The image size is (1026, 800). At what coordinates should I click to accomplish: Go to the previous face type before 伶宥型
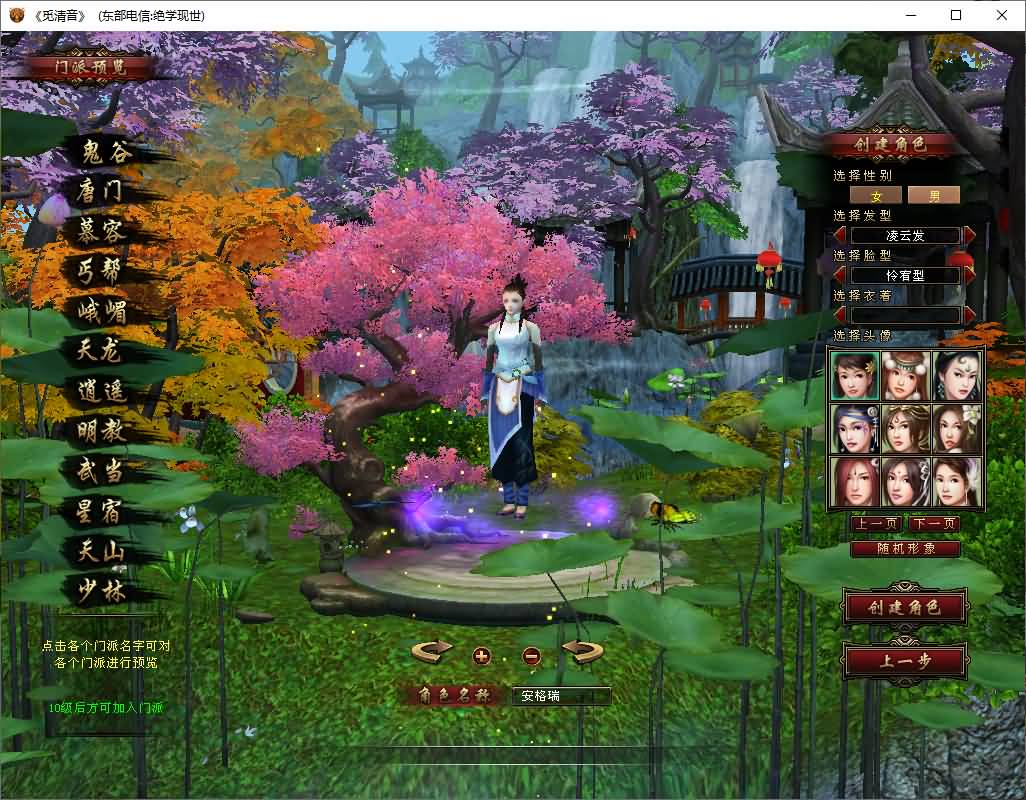pos(841,275)
